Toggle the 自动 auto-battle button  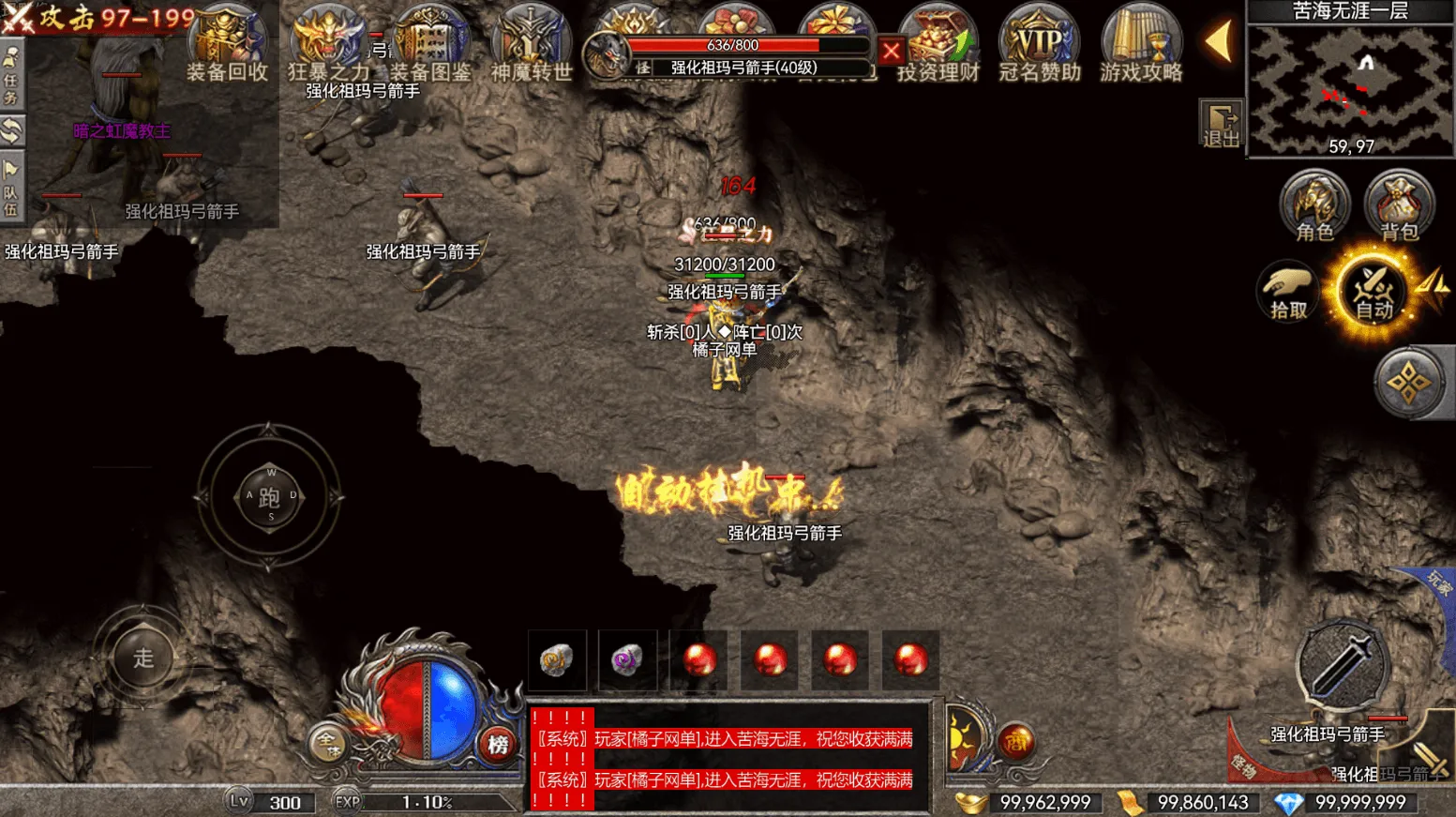[1373, 293]
